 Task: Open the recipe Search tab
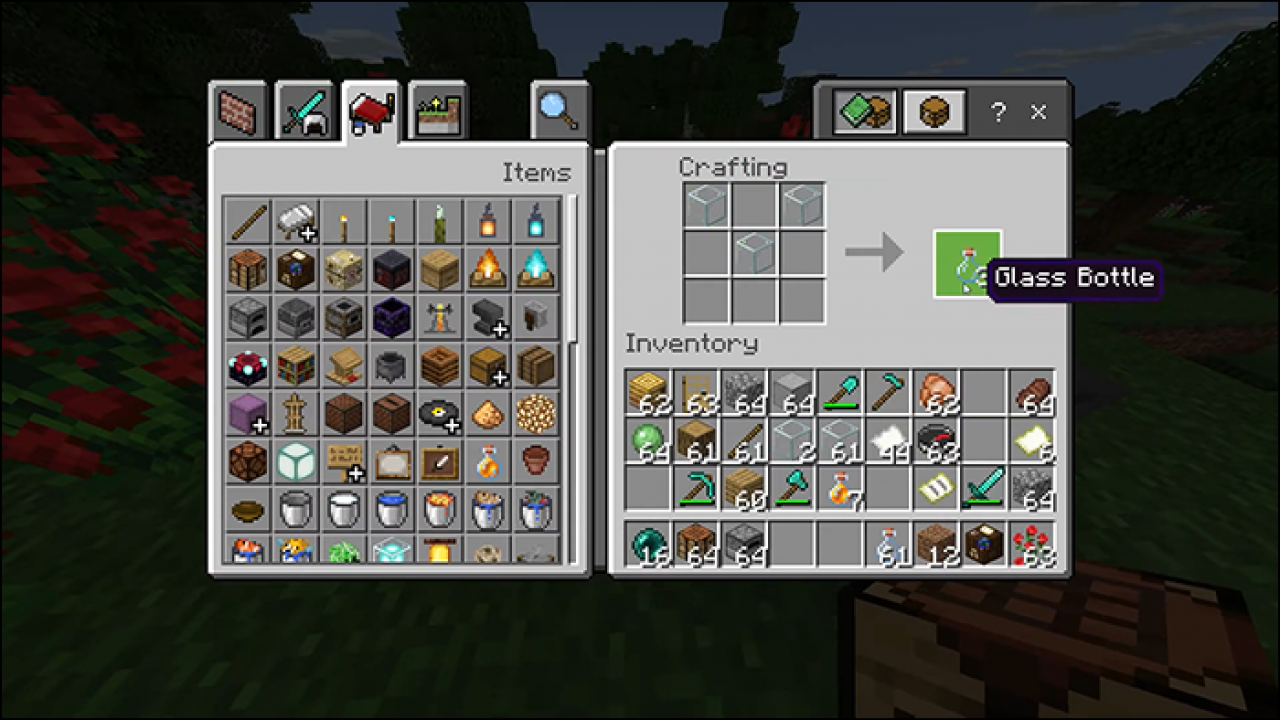[x=558, y=110]
